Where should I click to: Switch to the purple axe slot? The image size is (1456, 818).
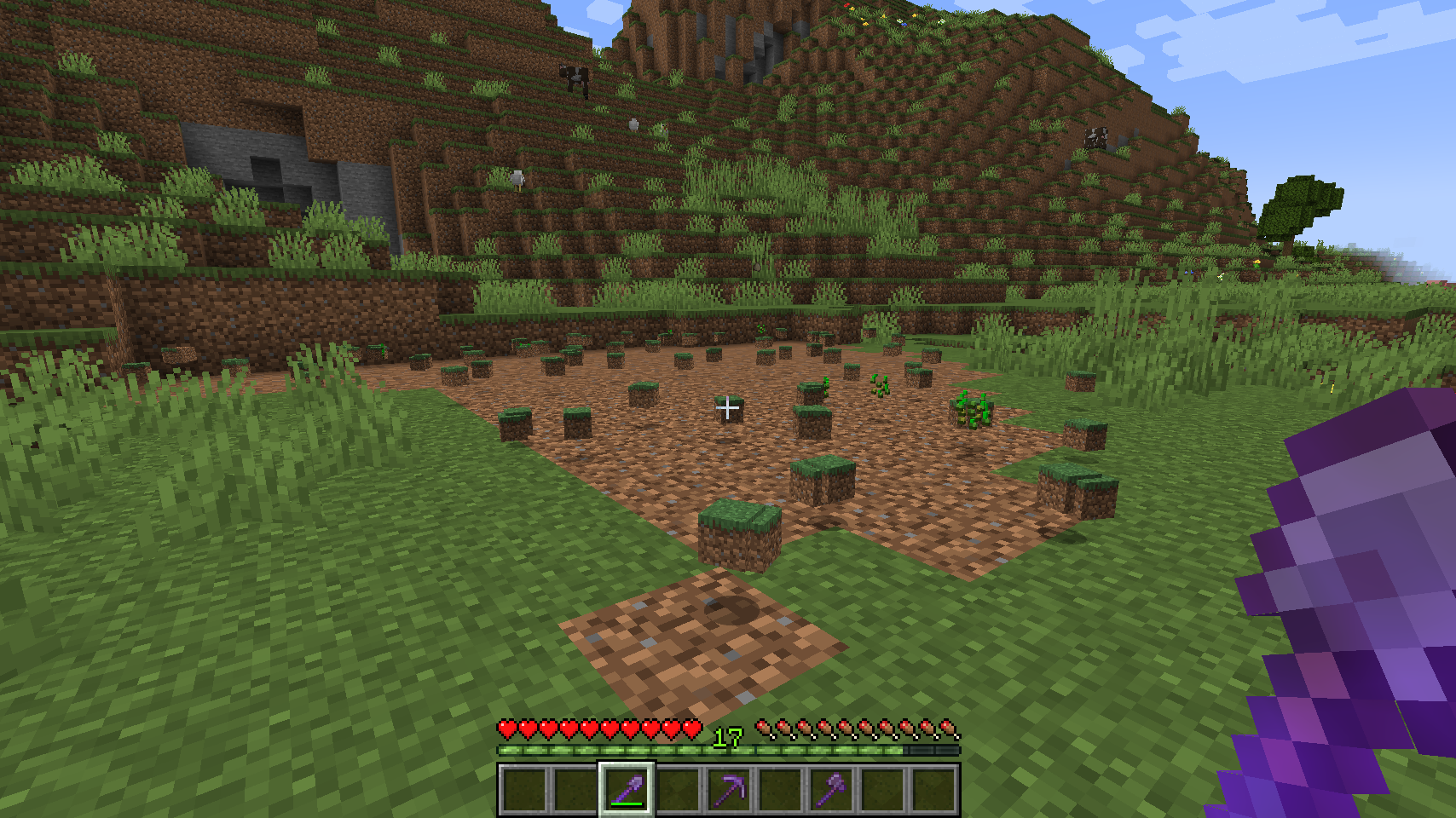pyautogui.click(x=831, y=789)
